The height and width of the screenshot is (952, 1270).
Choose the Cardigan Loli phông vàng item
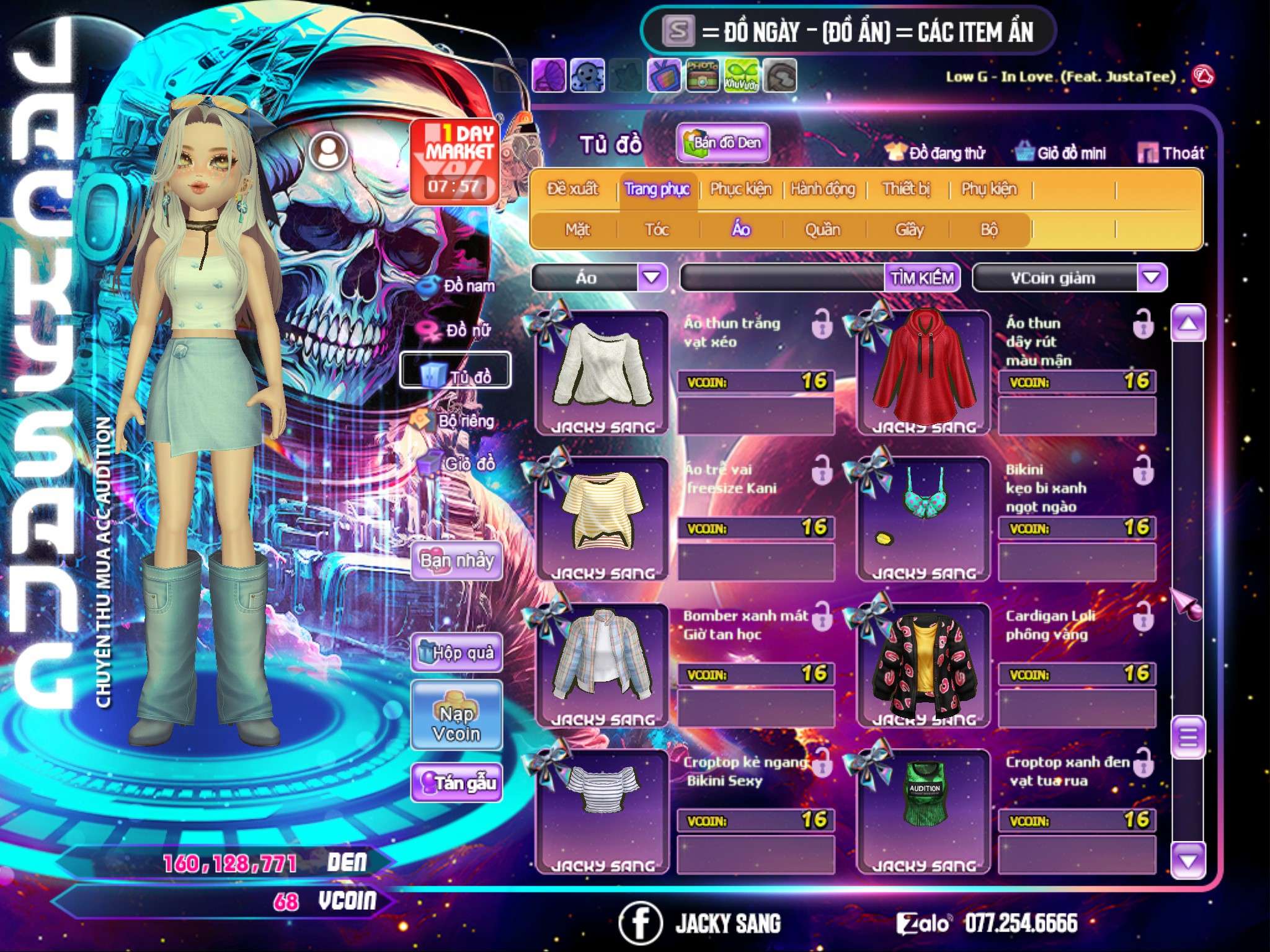tap(924, 664)
